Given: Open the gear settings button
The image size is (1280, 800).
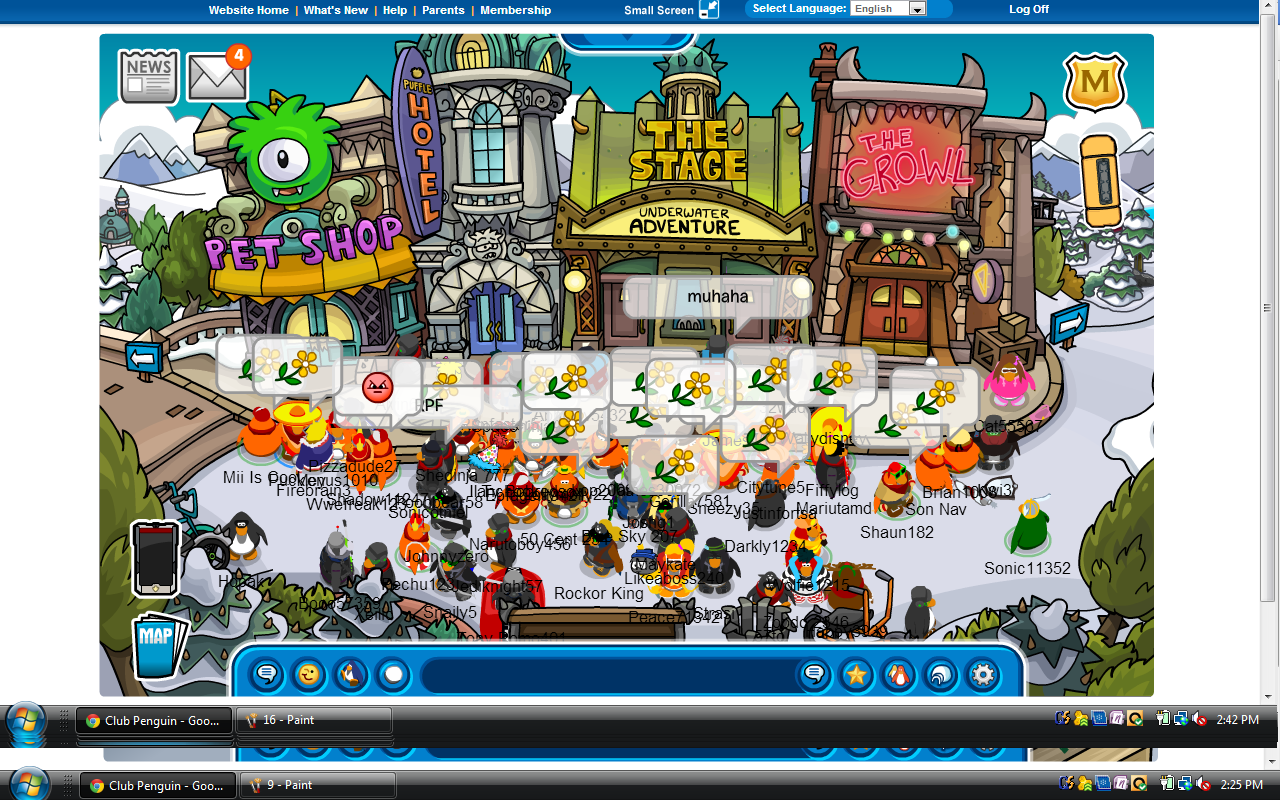Looking at the screenshot, I should coord(983,675).
